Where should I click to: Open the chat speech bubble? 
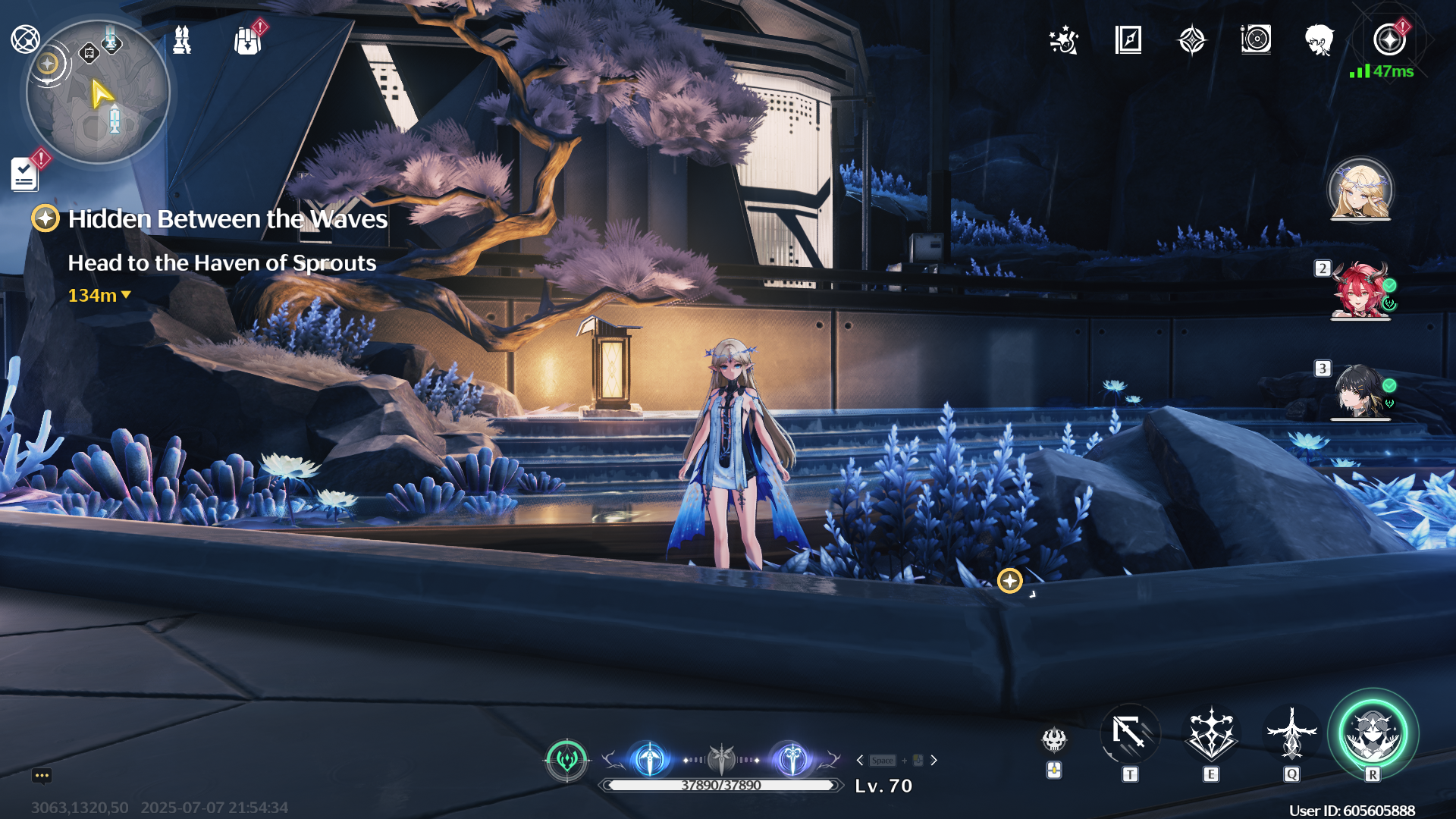tap(42, 775)
